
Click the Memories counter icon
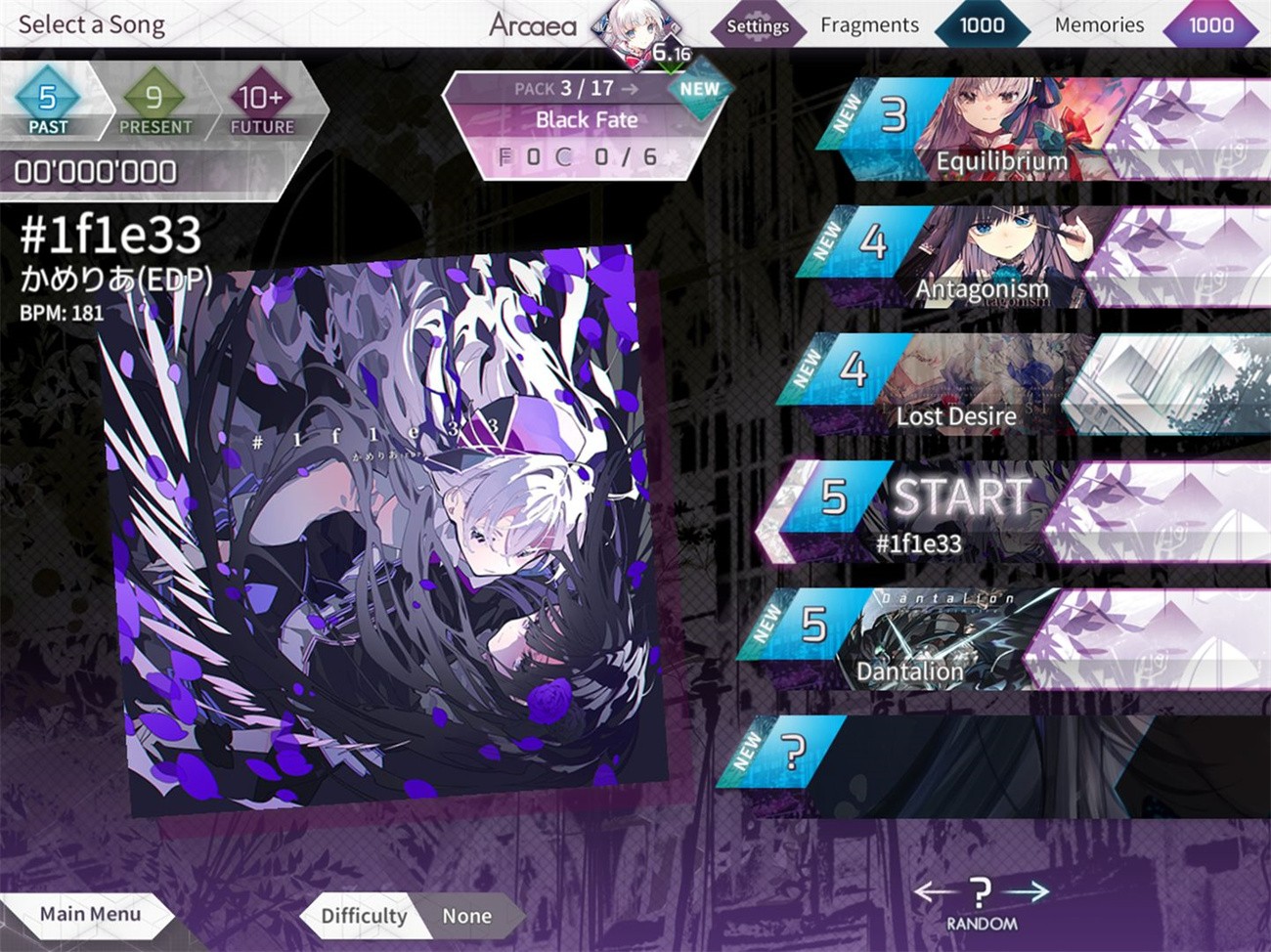tap(1209, 24)
